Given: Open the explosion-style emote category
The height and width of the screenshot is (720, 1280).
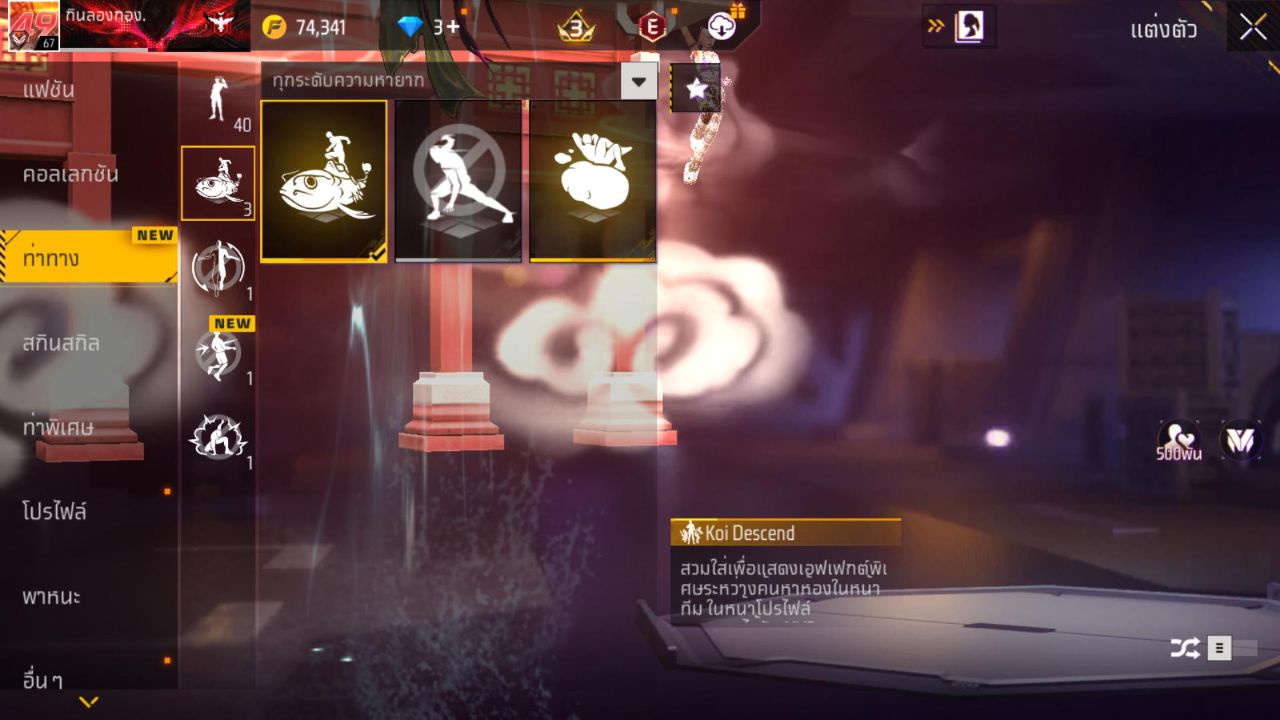Looking at the screenshot, I should [x=215, y=435].
